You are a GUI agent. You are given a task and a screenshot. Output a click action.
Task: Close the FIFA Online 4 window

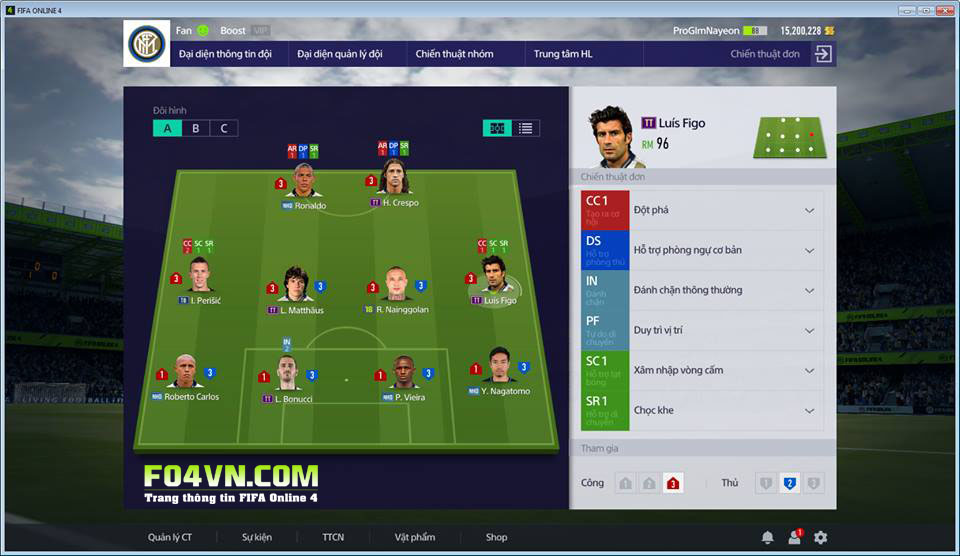tap(943, 10)
